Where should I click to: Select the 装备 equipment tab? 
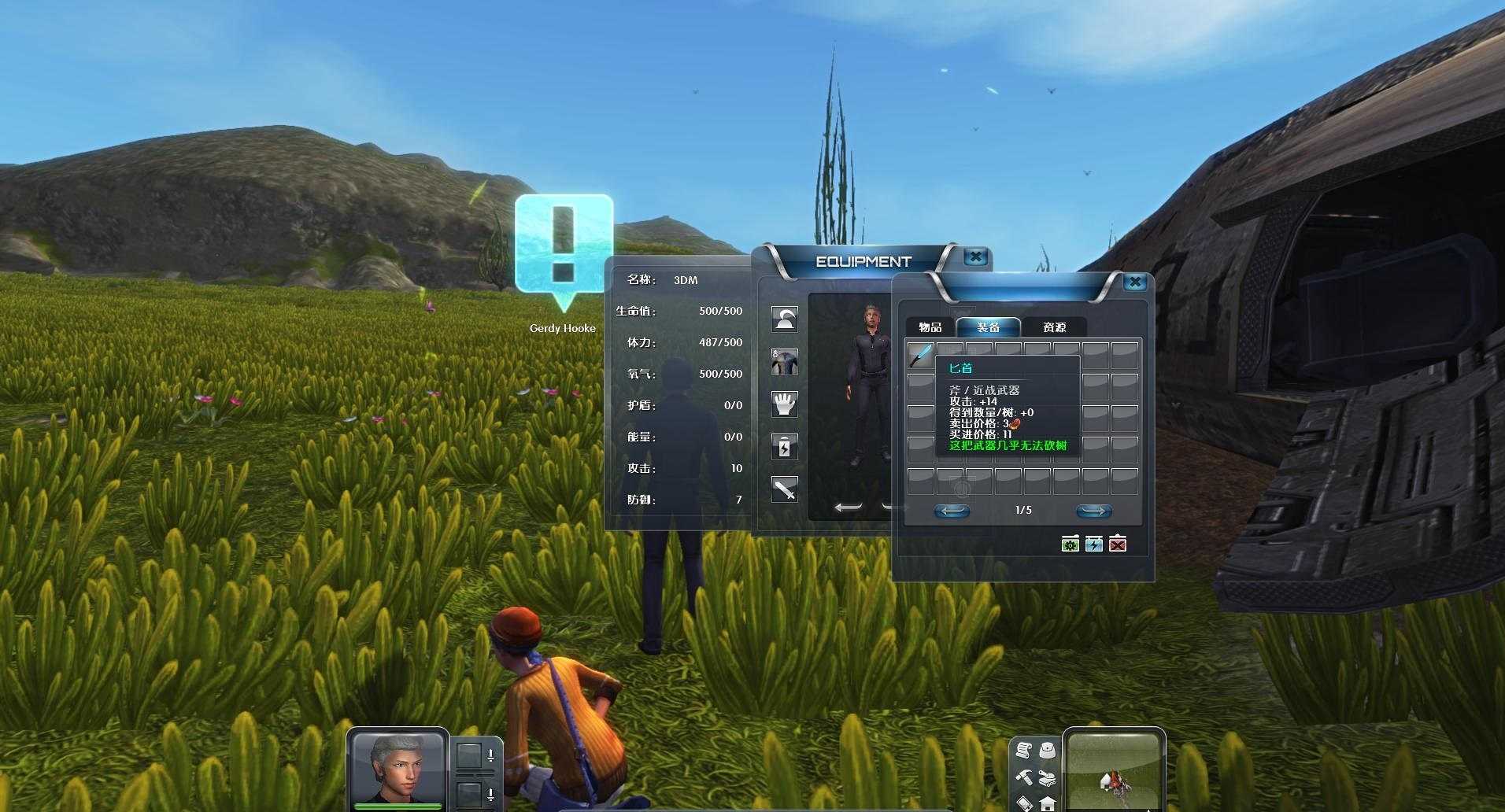click(x=988, y=327)
